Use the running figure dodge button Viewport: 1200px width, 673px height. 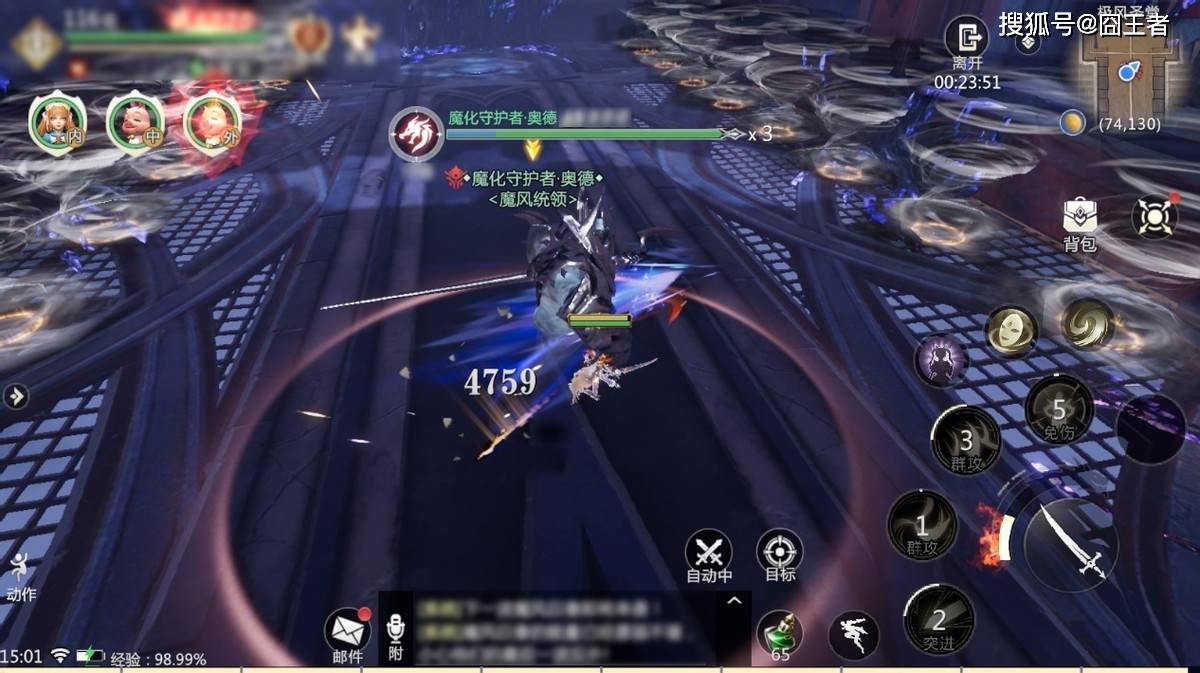coord(854,635)
